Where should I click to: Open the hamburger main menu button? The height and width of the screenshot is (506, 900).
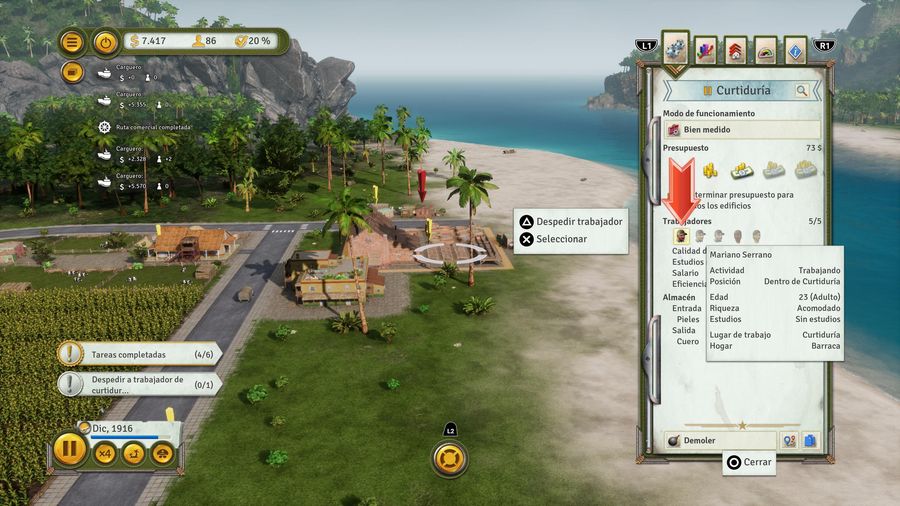(72, 42)
